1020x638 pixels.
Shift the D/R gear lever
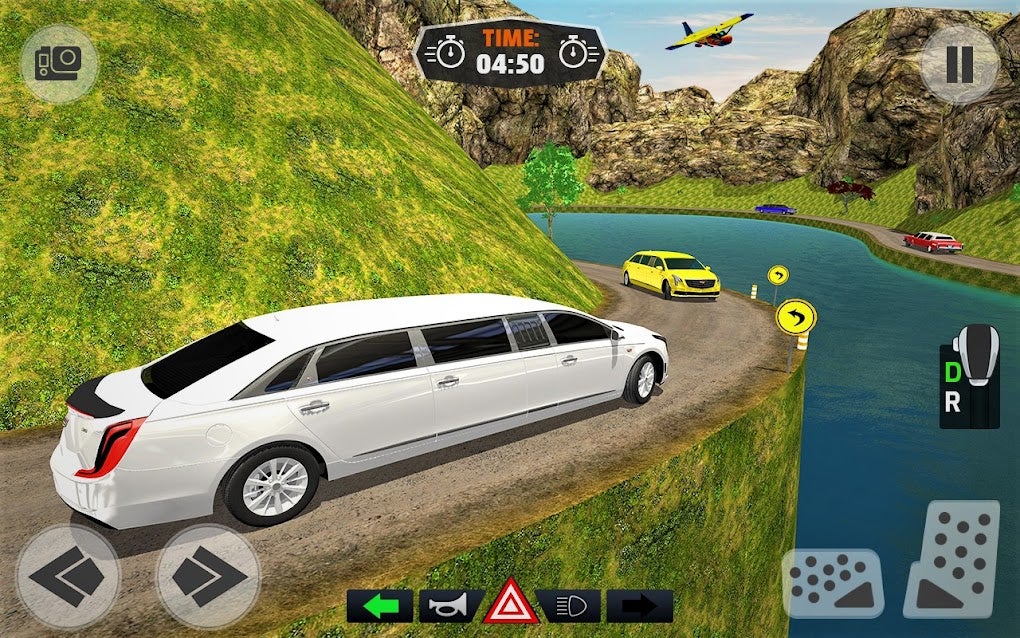click(969, 376)
